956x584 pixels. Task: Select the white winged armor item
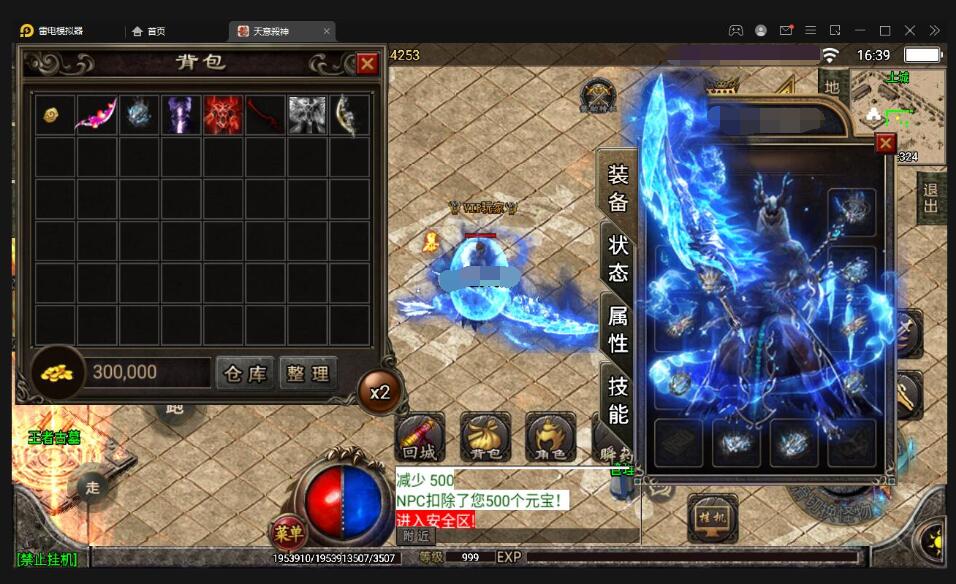pyautogui.click(x=307, y=114)
